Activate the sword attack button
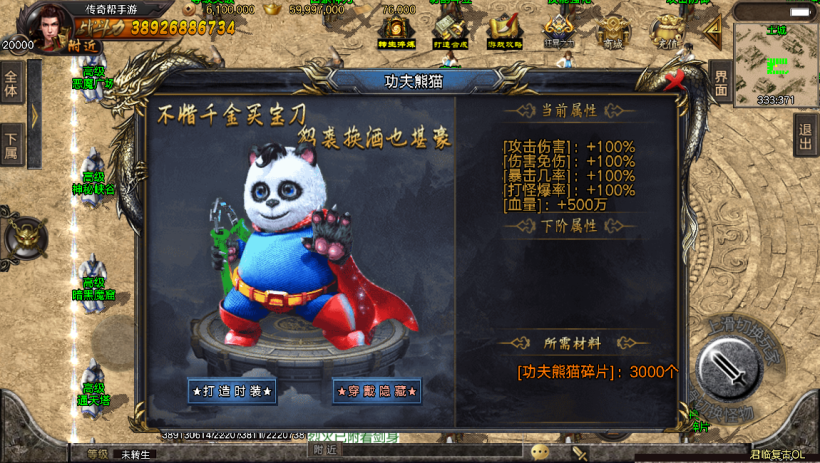Image resolution: width=820 pixels, height=463 pixels. click(731, 370)
